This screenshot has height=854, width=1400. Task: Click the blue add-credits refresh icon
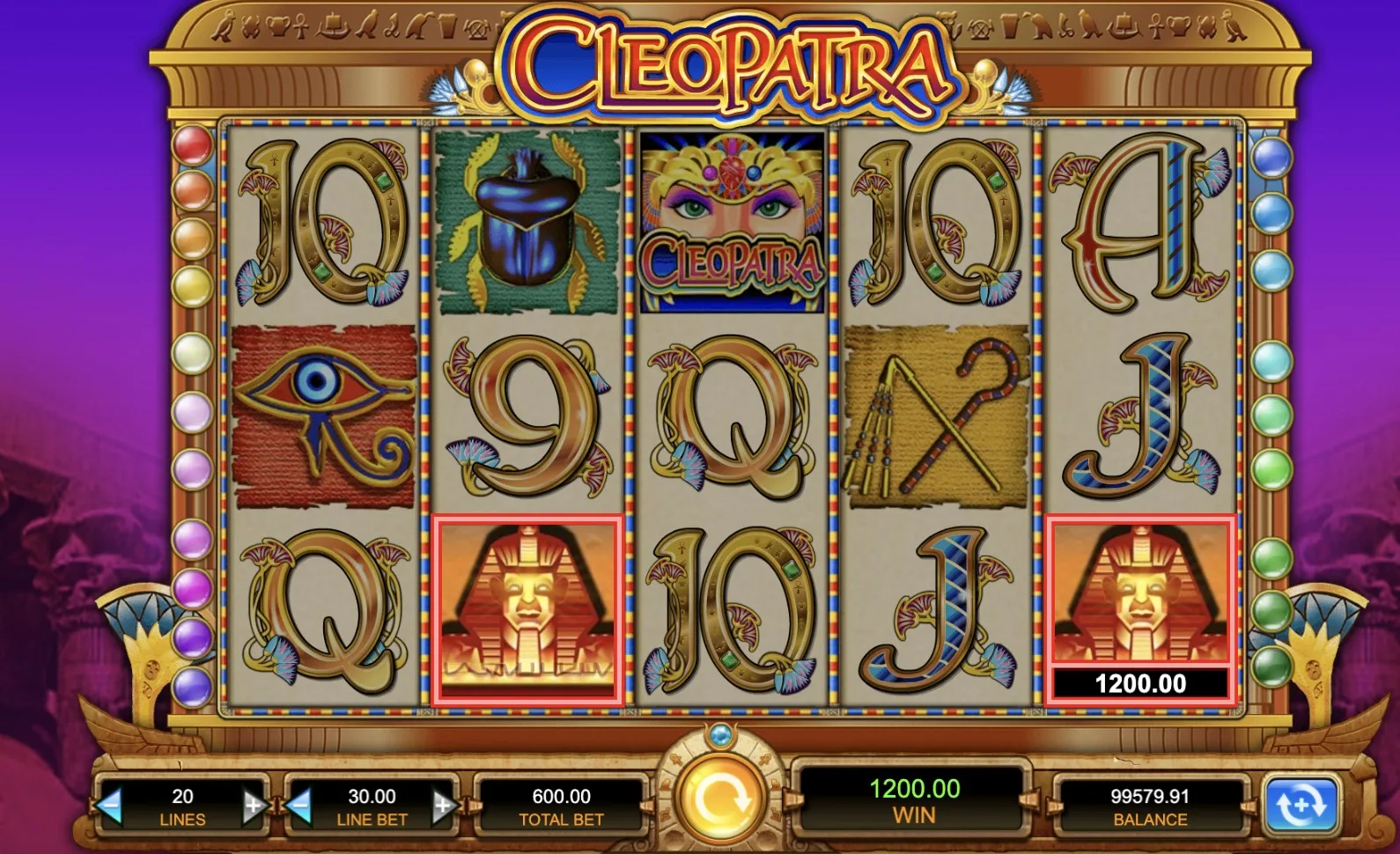(1300, 803)
